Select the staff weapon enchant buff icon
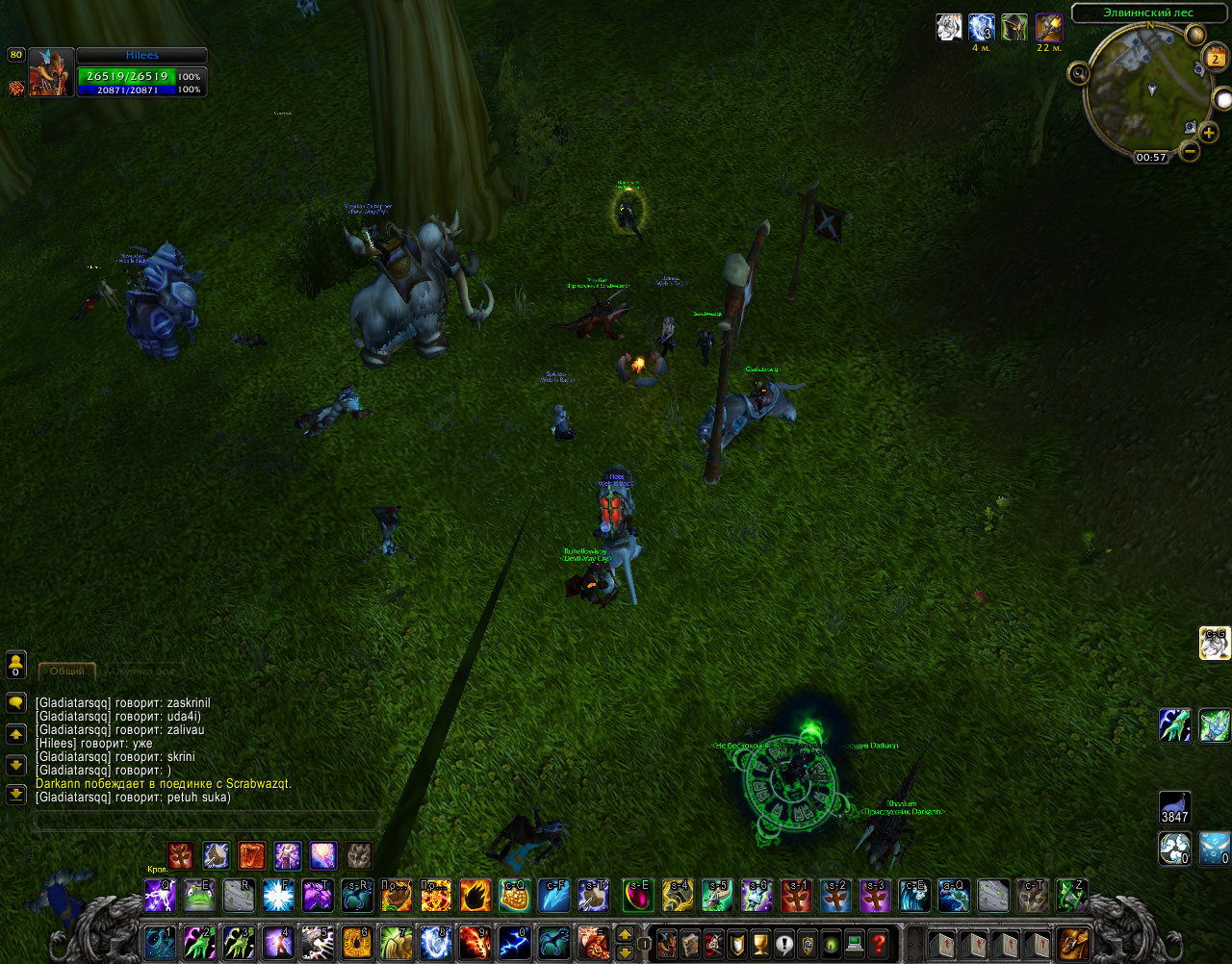 click(x=1048, y=28)
